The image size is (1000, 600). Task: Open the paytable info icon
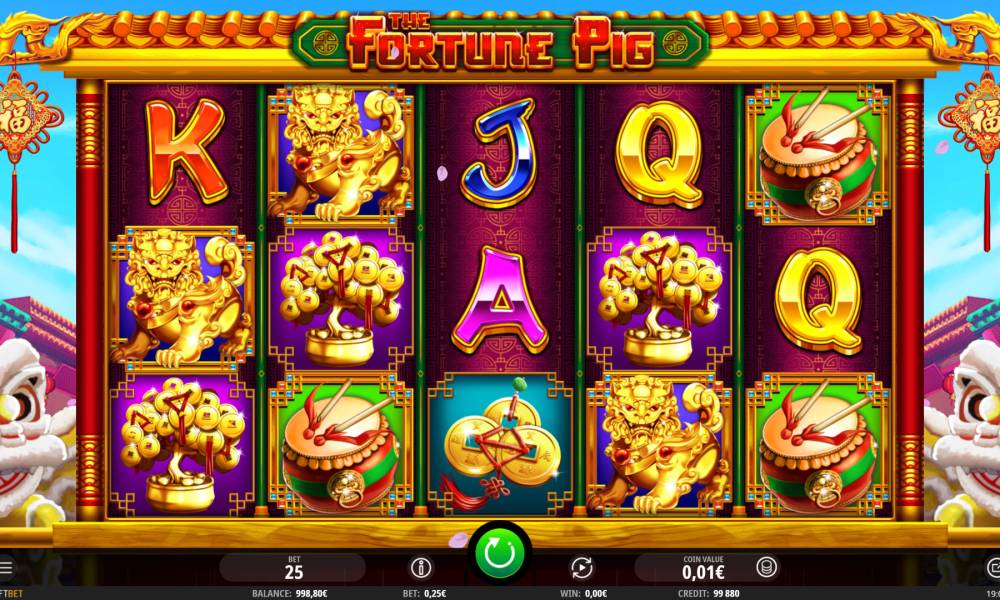(x=421, y=568)
